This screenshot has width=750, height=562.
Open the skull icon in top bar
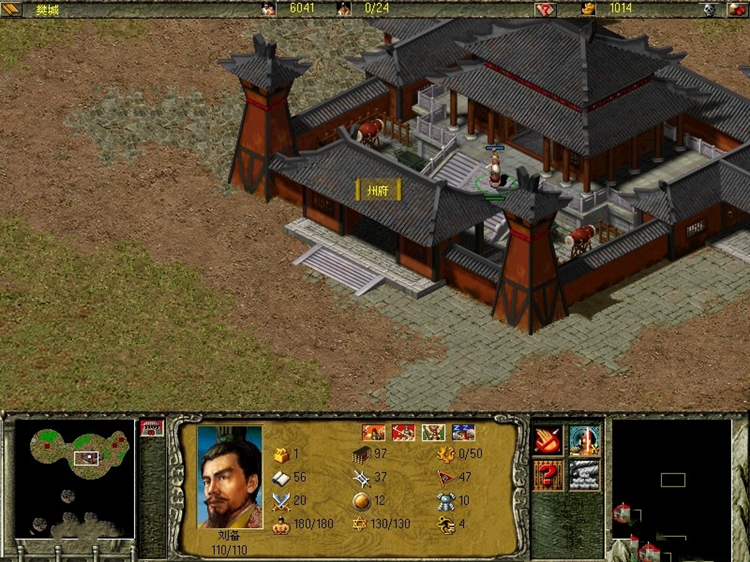click(x=709, y=9)
